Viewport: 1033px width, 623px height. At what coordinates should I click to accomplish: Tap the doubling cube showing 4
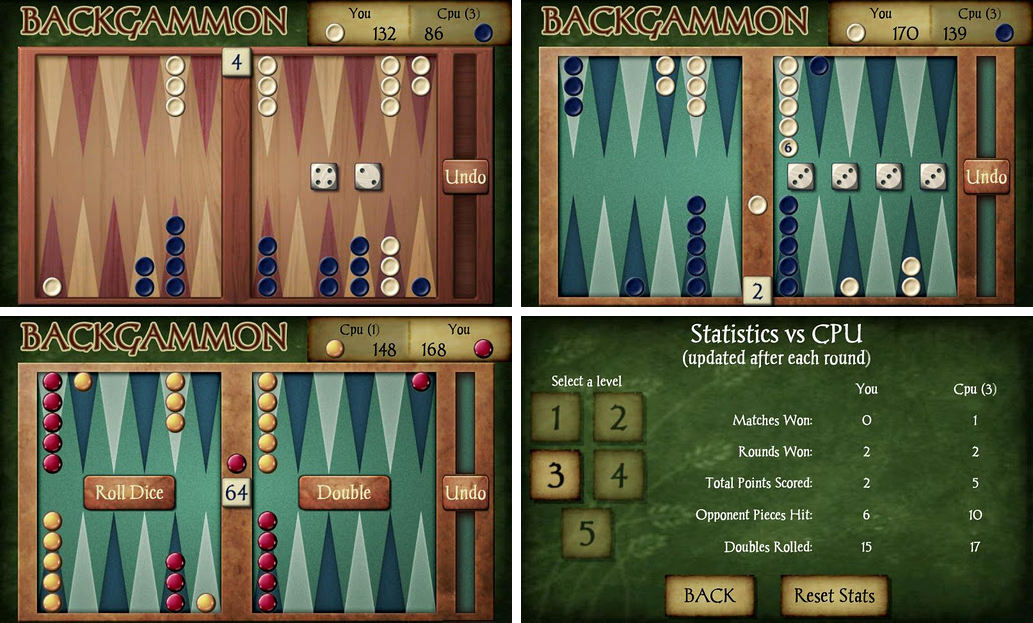[x=236, y=62]
